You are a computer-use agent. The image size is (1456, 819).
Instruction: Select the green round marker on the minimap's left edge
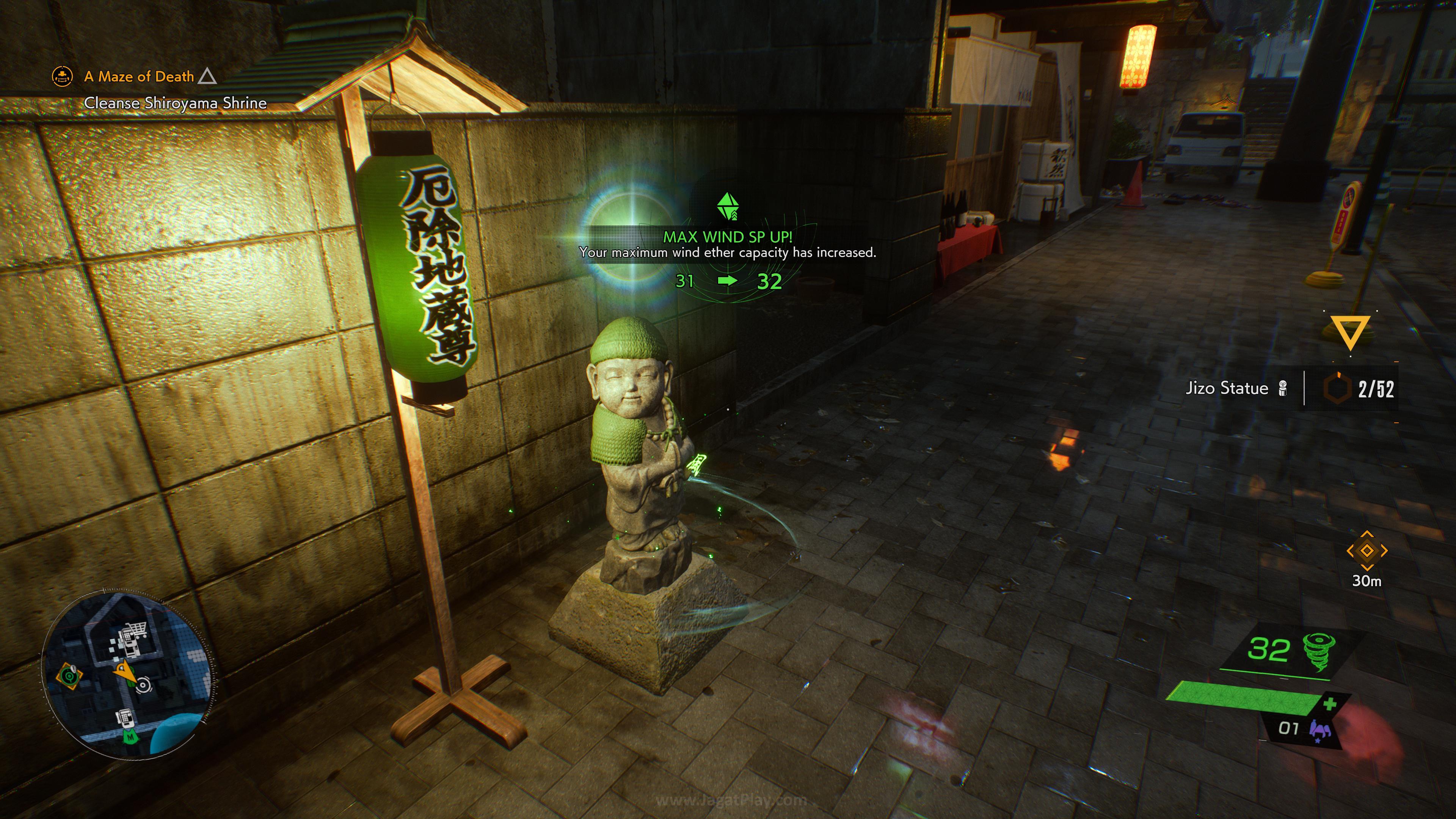pyautogui.click(x=70, y=675)
